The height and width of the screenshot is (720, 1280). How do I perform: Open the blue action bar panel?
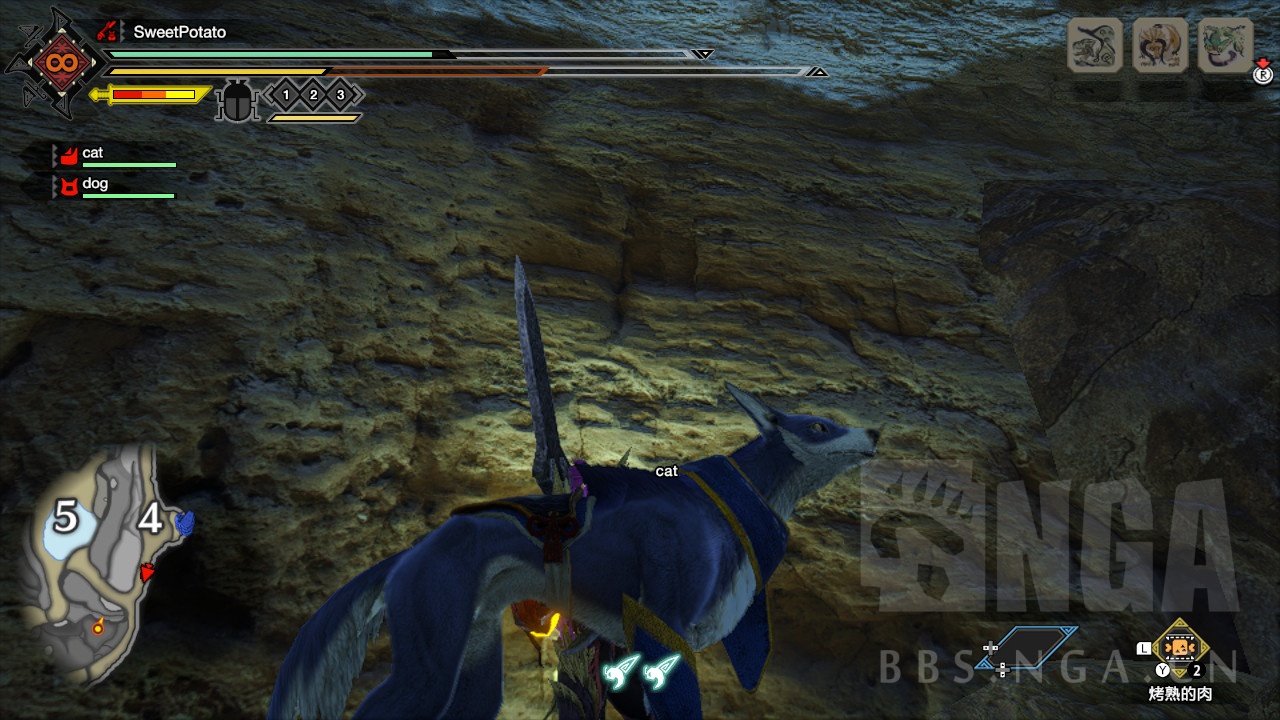click(x=1037, y=646)
